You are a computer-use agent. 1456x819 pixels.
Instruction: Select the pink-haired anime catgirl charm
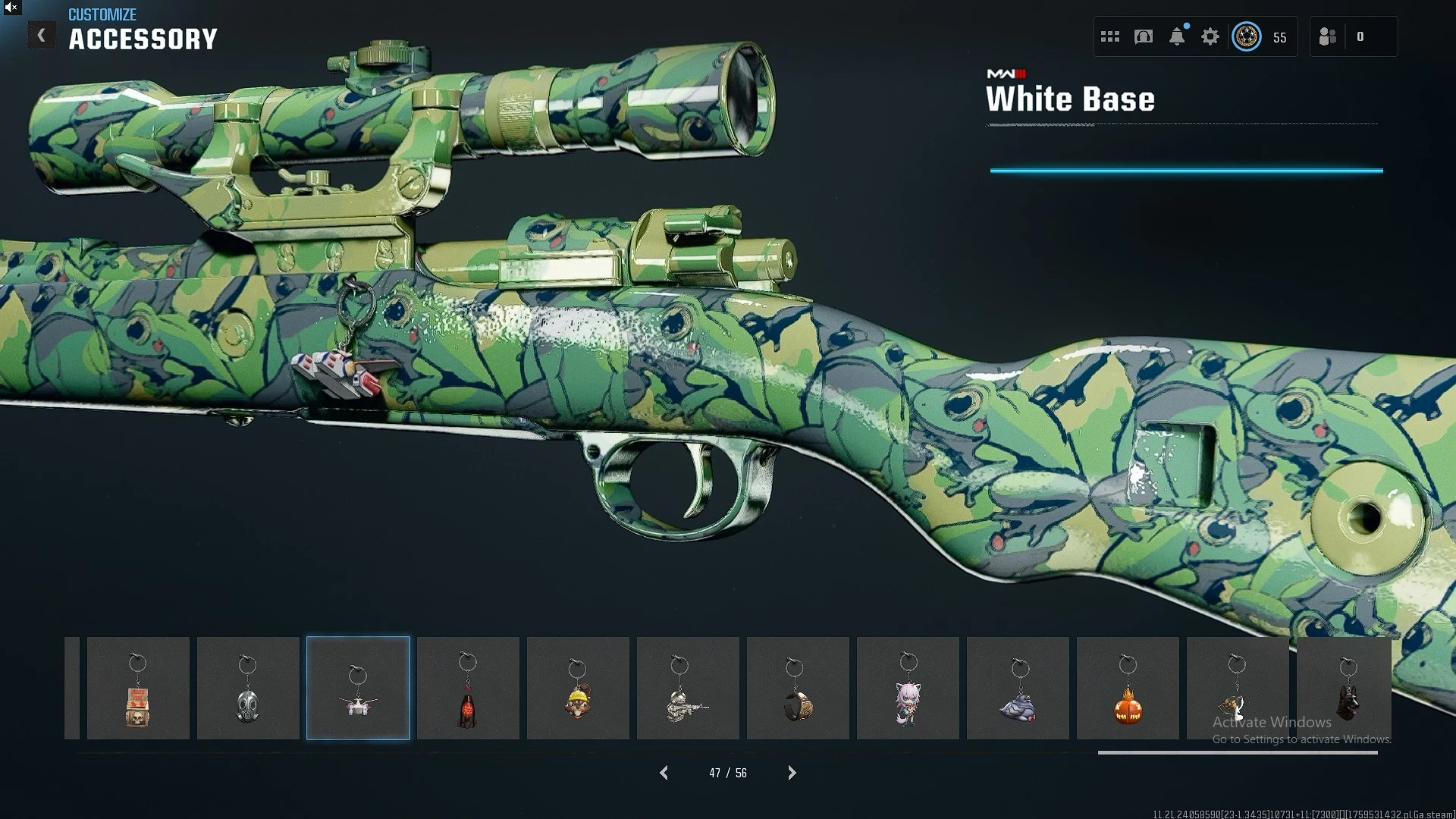tap(908, 689)
